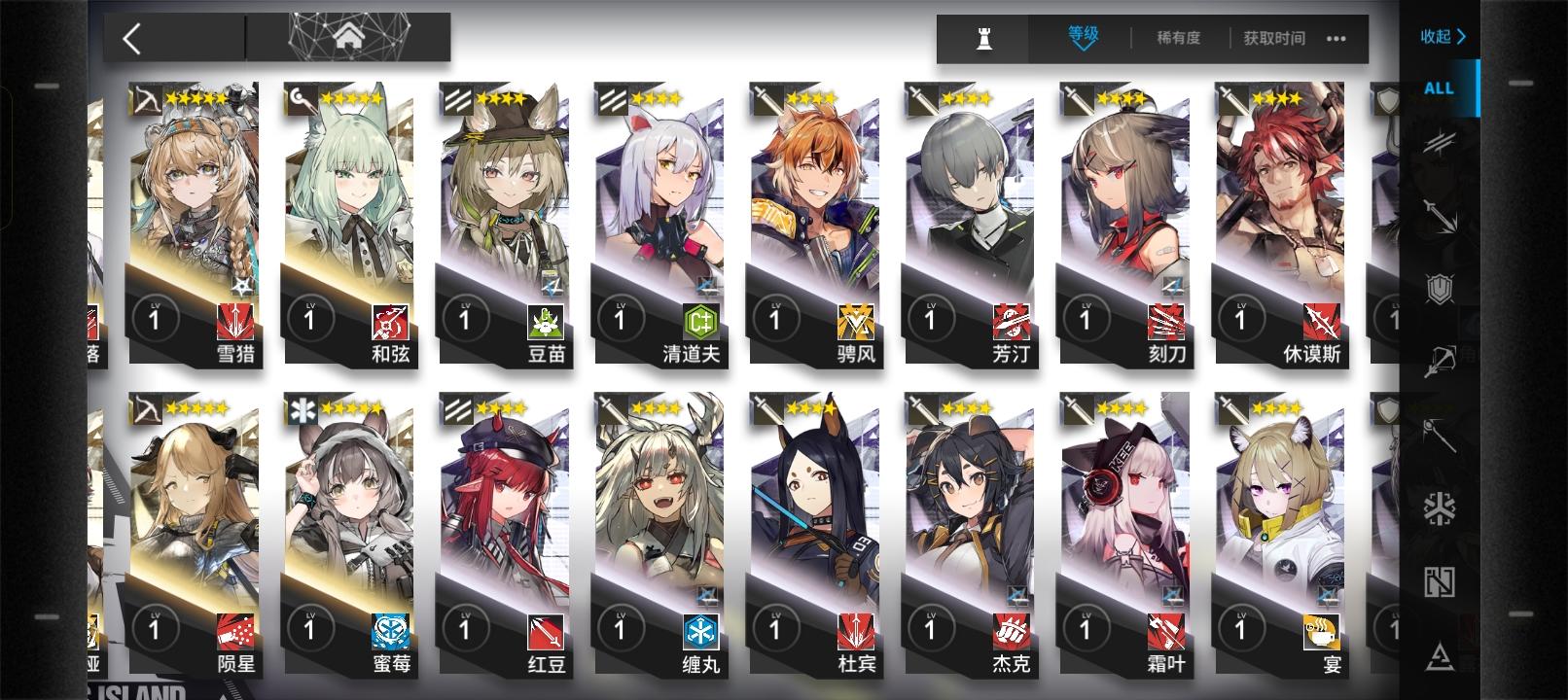Screen dimensions: 1568x700
Task: Click the rook chess piece sorting icon
Action: coord(984,39)
